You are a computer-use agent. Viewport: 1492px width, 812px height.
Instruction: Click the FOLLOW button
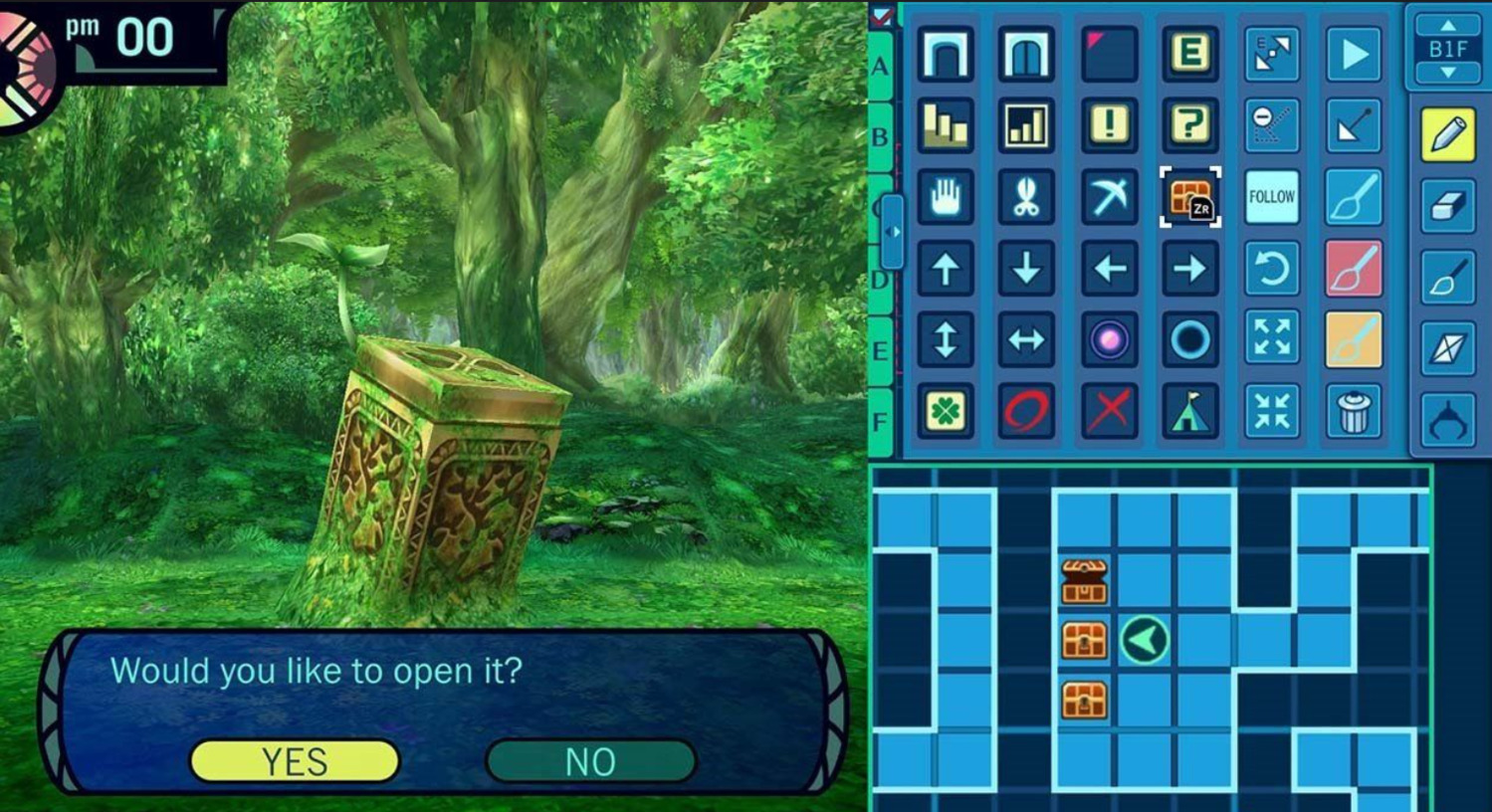pos(1272,197)
